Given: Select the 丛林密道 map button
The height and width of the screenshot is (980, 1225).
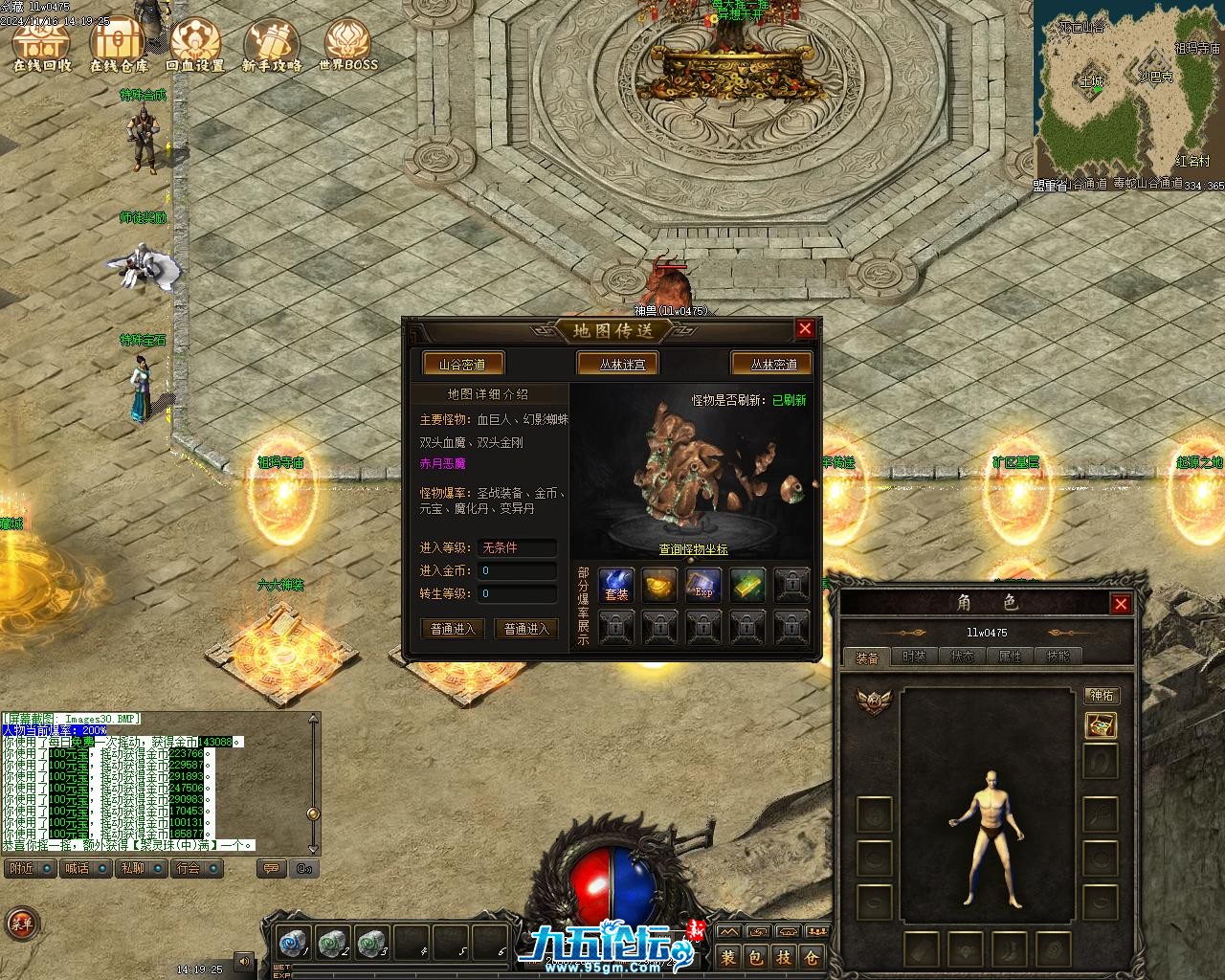Looking at the screenshot, I should 773,365.
